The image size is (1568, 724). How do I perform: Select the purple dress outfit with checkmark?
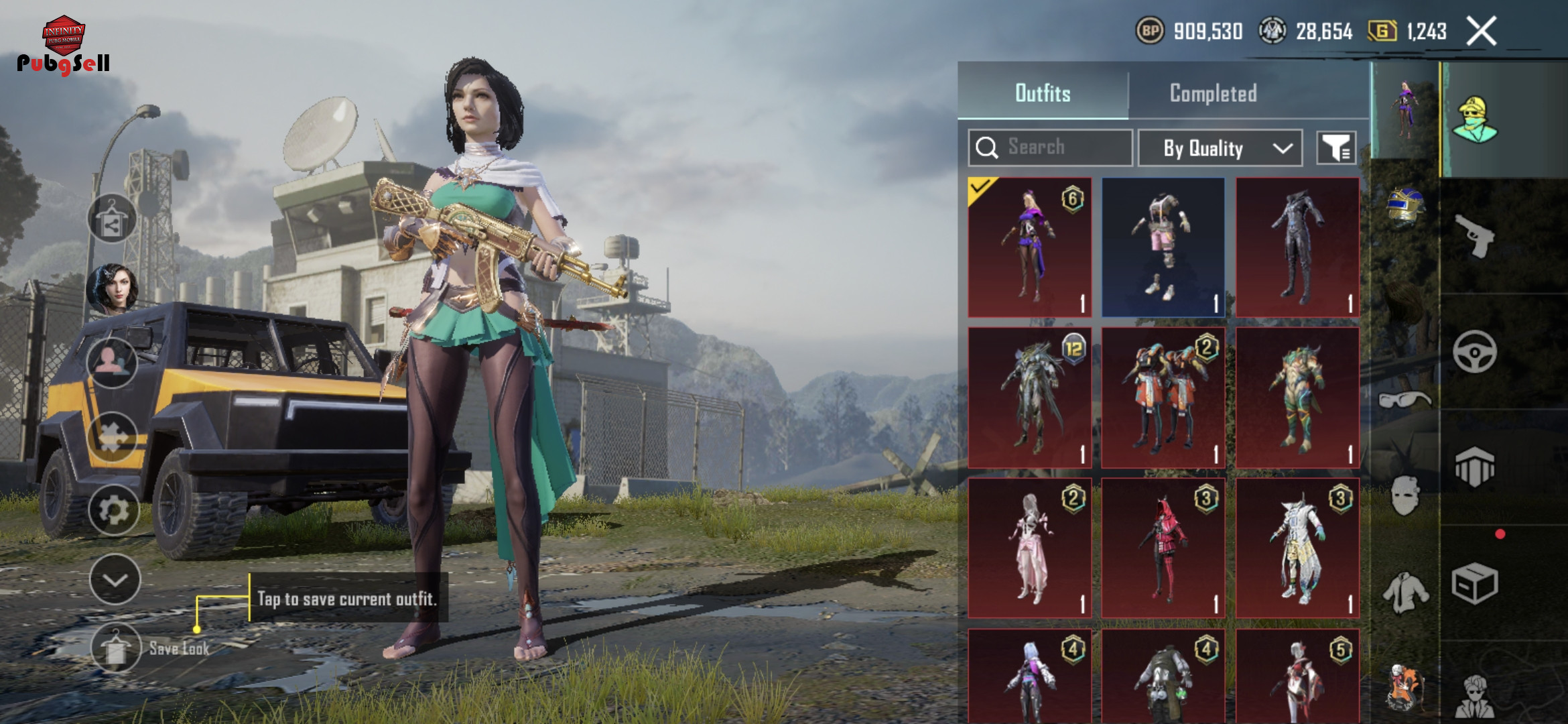(x=1030, y=247)
